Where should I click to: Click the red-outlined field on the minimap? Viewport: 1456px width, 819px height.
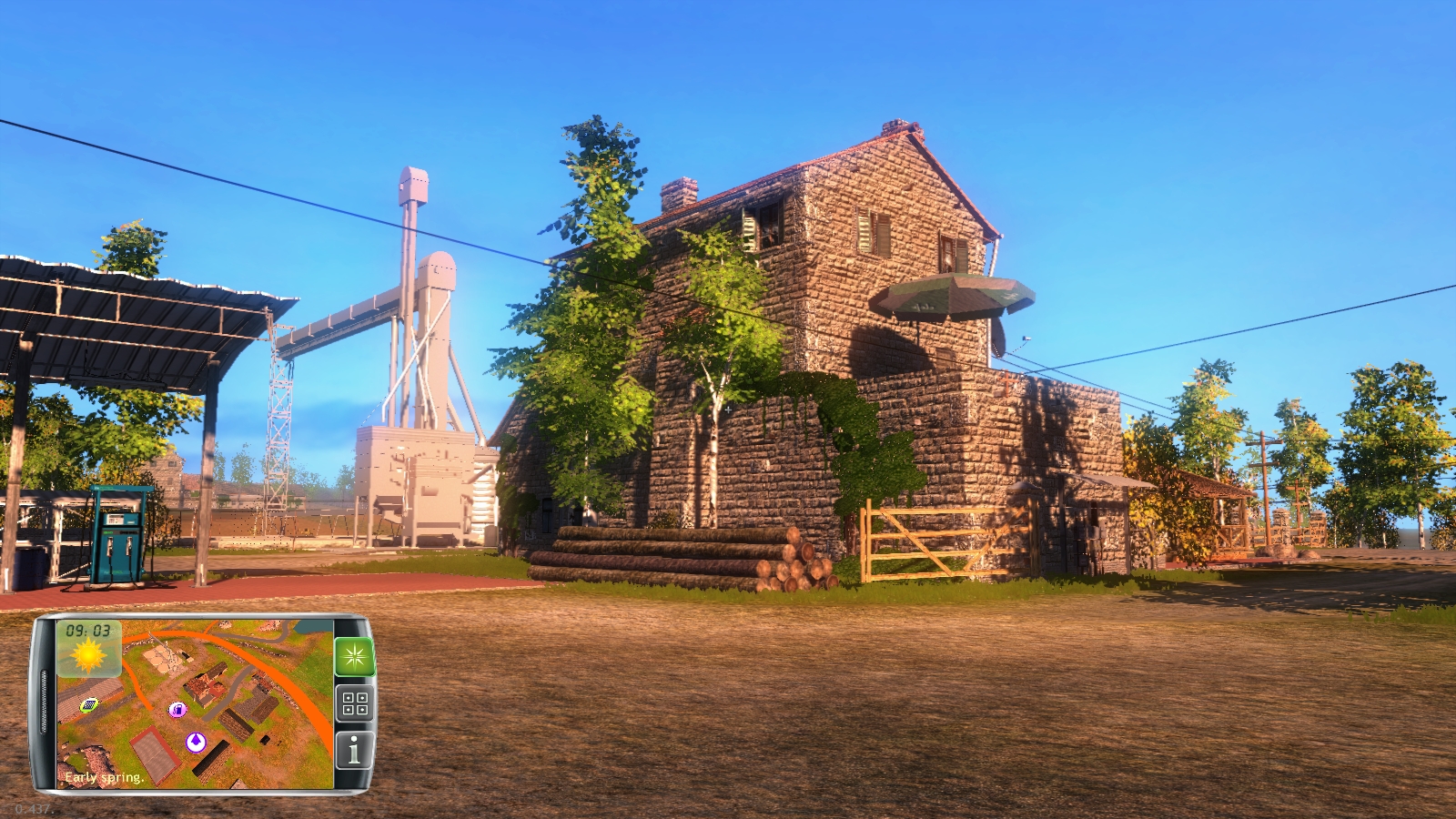point(156,753)
